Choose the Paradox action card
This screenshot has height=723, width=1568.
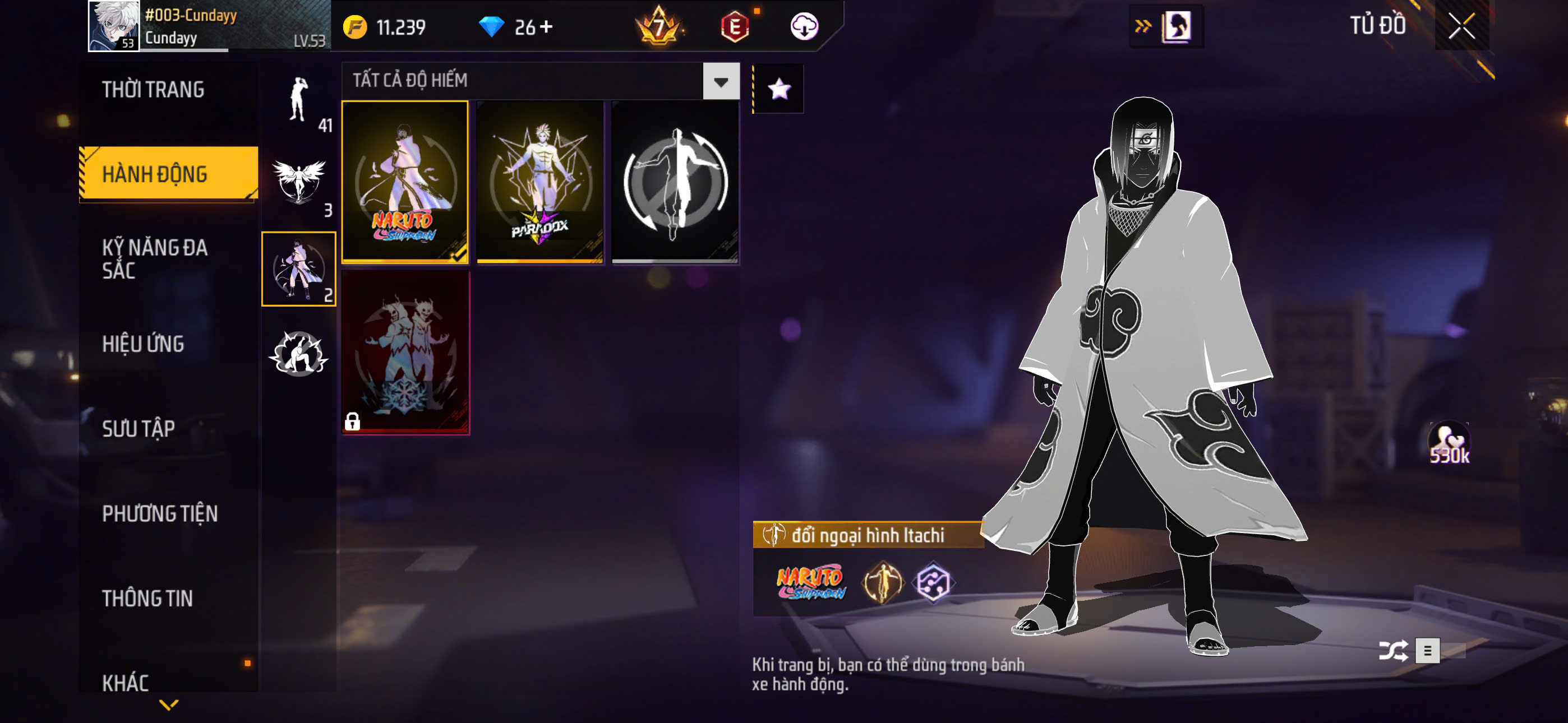click(x=540, y=182)
